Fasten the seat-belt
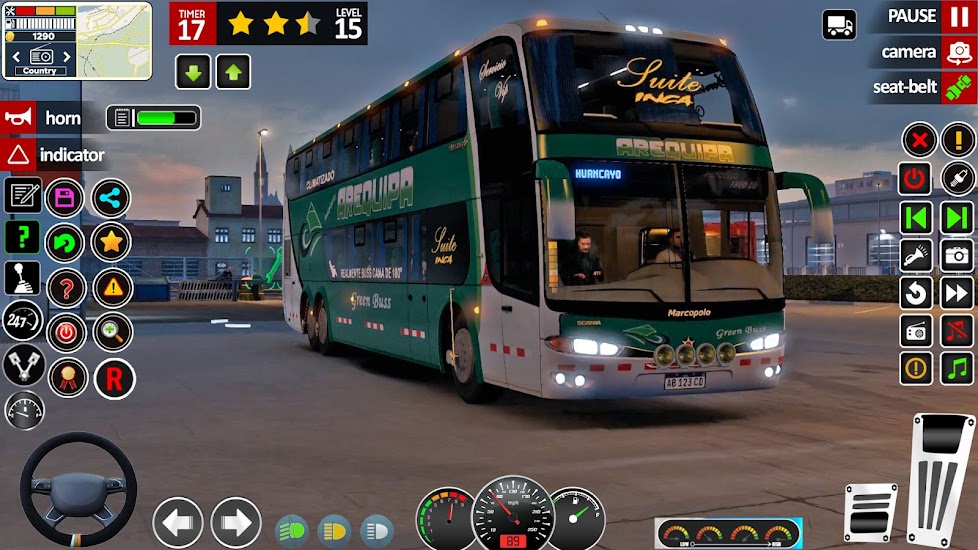Screen dimensions: 978x550 [x=959, y=87]
